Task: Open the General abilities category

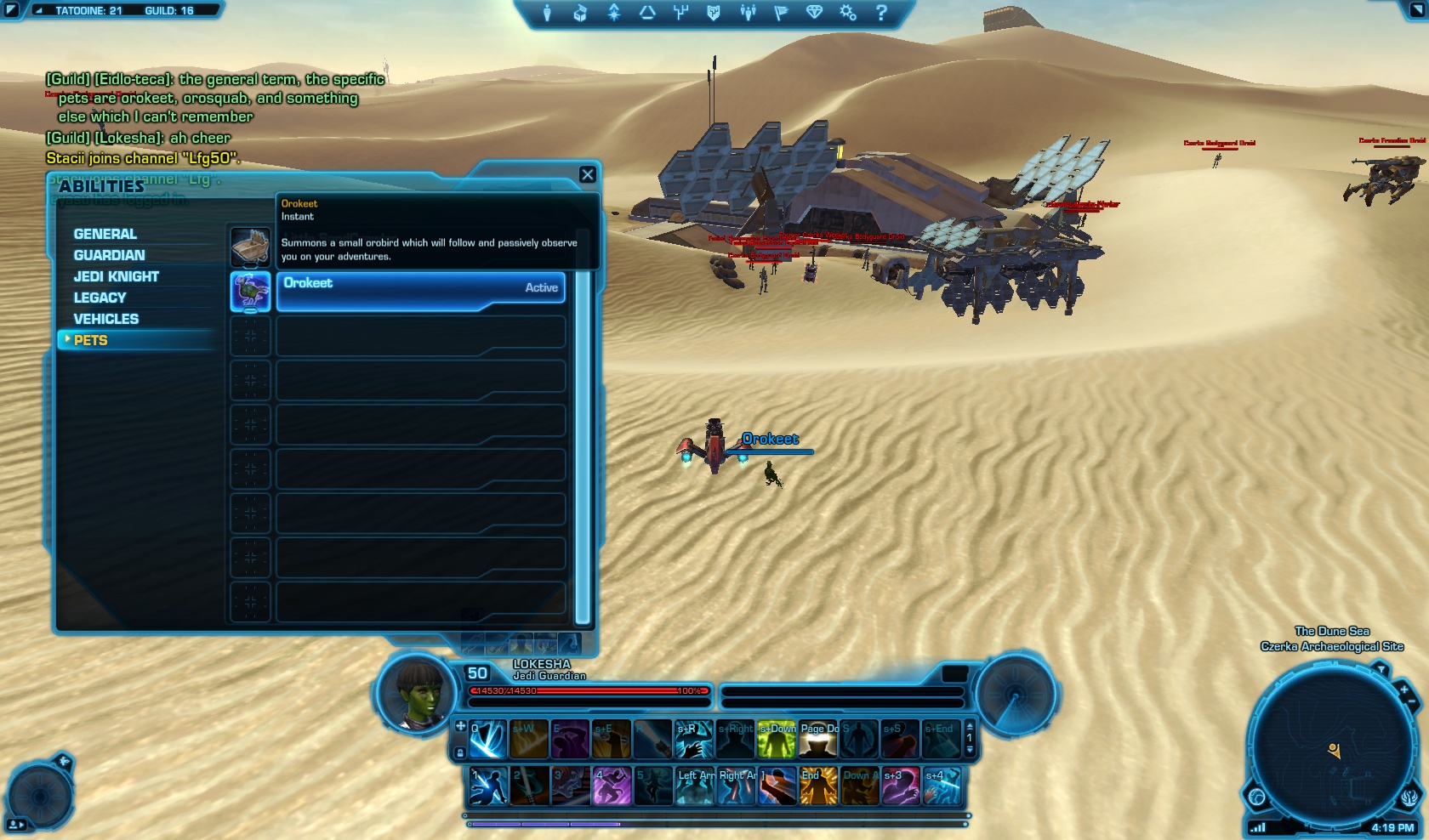Action: click(x=105, y=234)
